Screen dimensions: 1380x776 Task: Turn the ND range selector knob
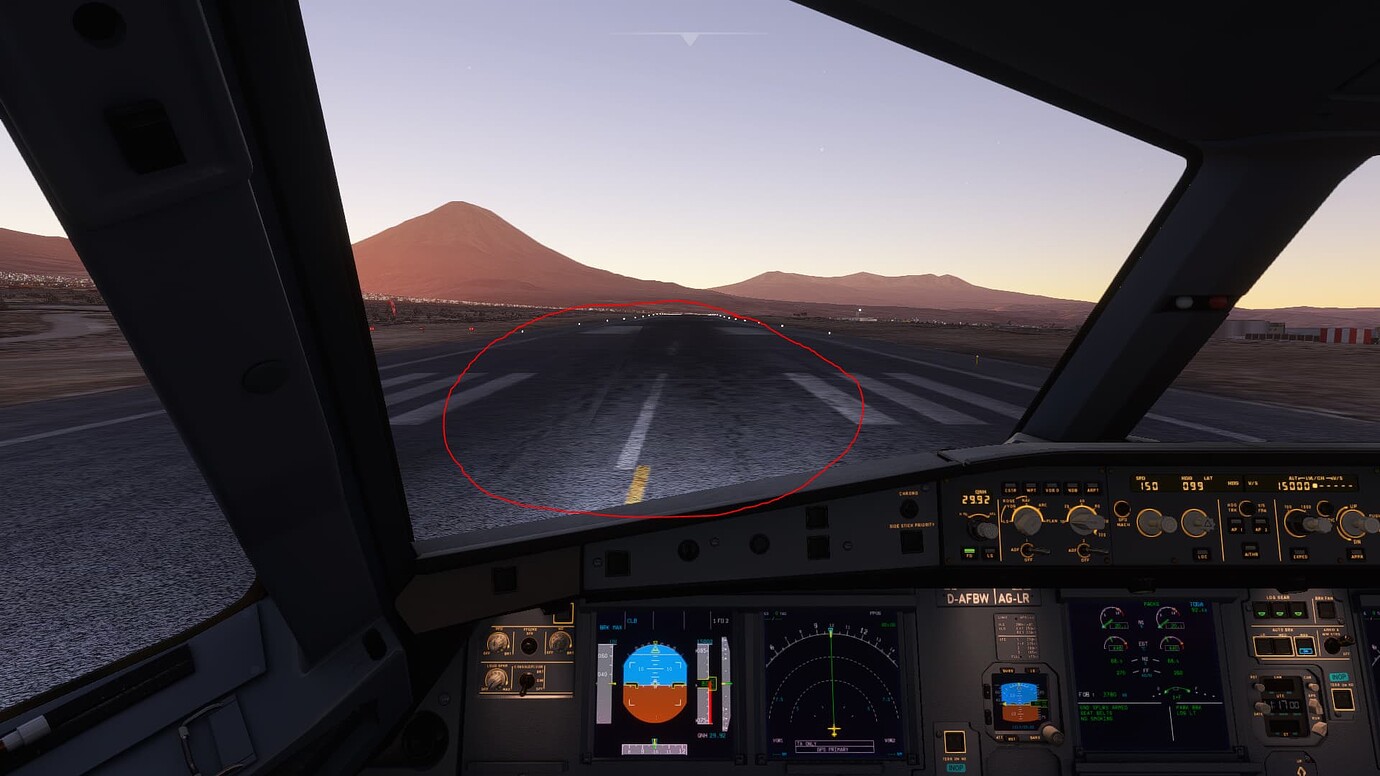1084,521
